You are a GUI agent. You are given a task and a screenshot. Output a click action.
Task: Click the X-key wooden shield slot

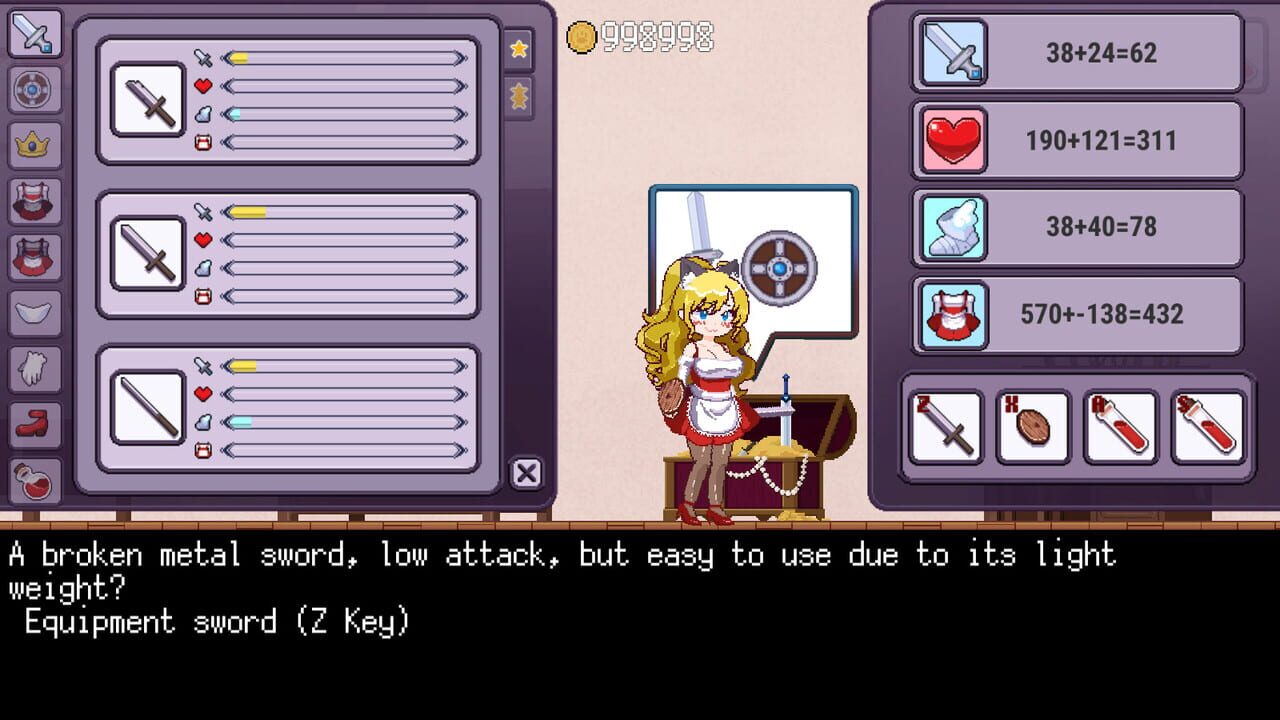[x=1032, y=426]
